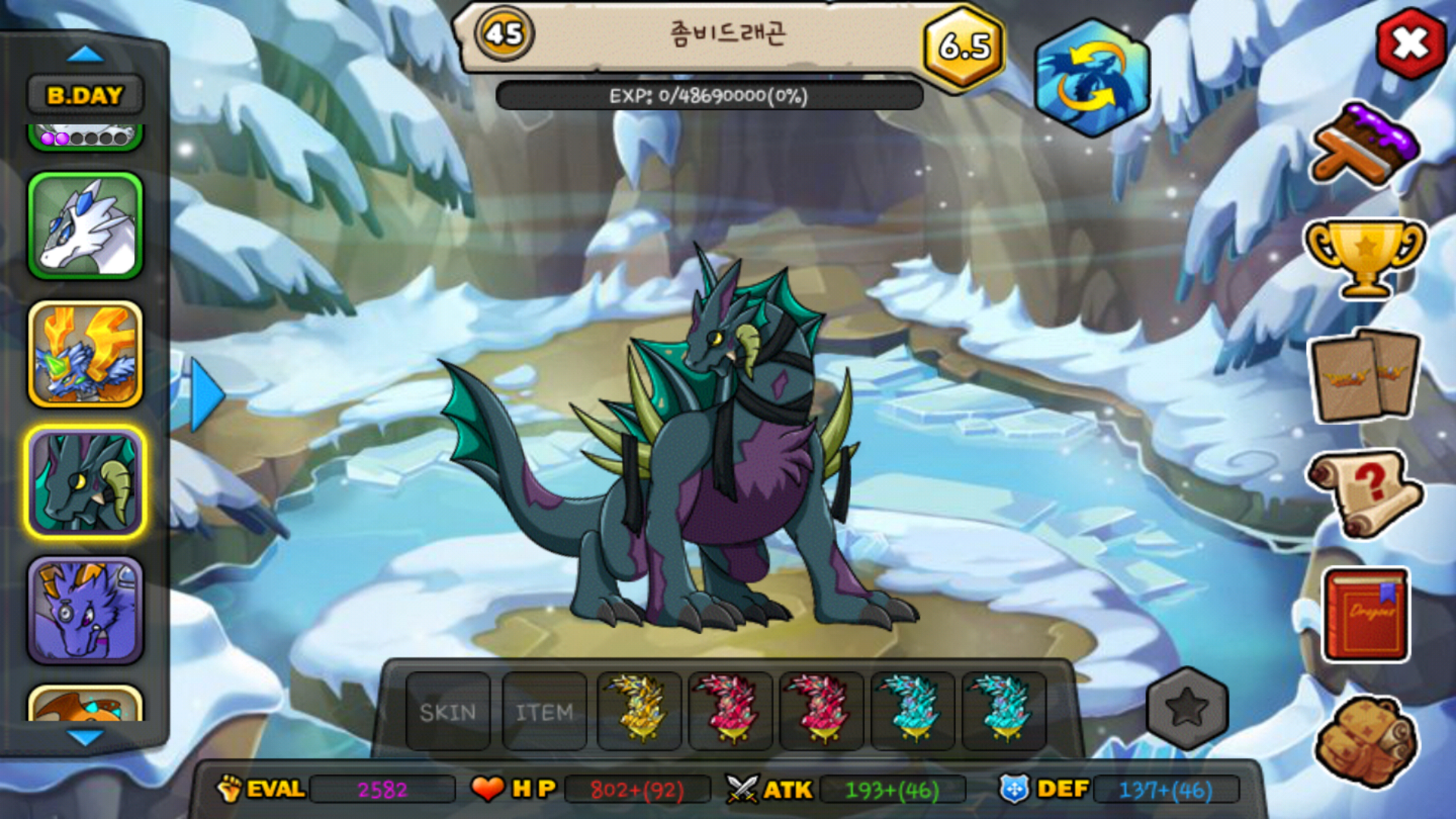The height and width of the screenshot is (819, 1456).
Task: Open the B.DAY sort button
Action: (85, 96)
